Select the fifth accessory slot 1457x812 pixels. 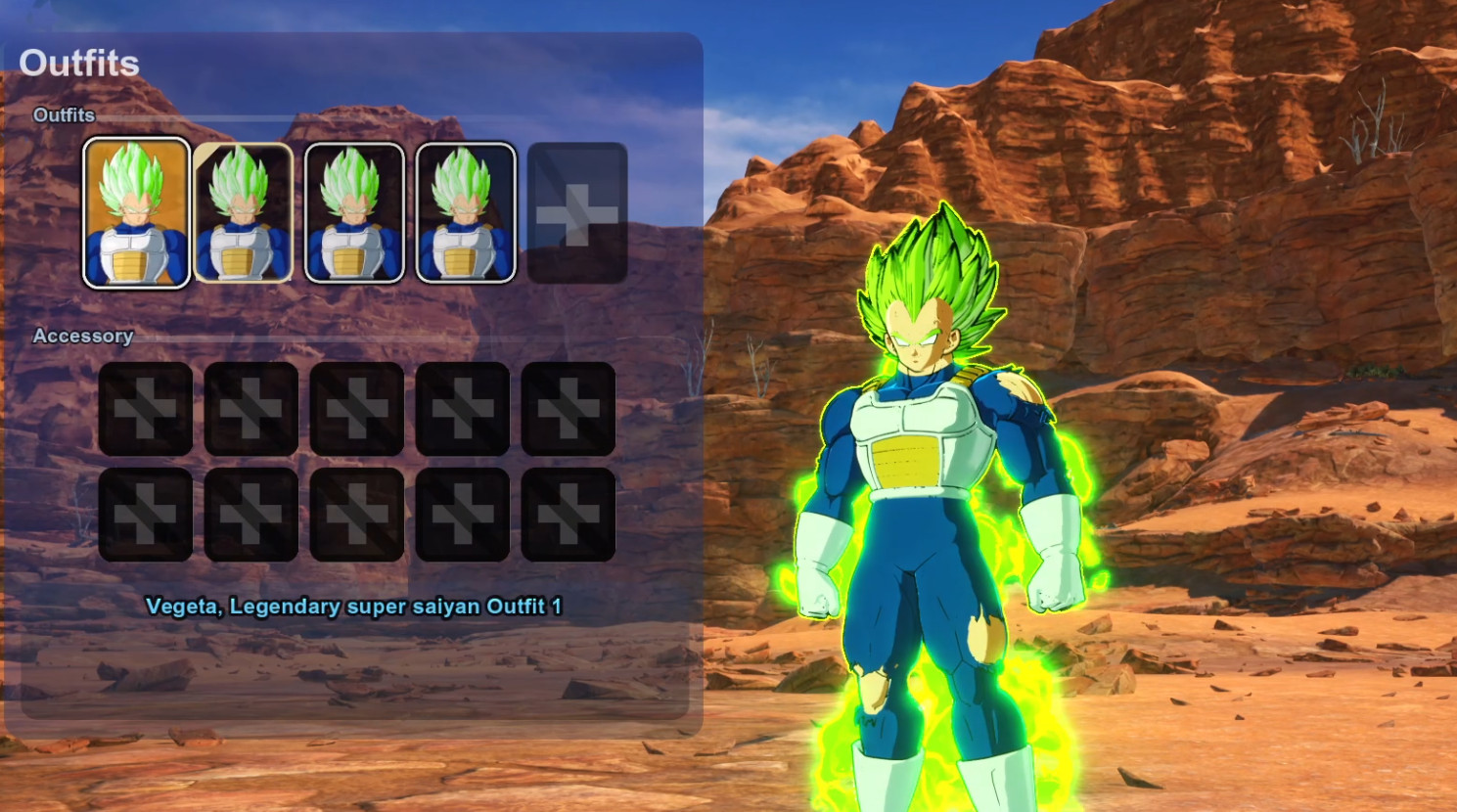(568, 409)
